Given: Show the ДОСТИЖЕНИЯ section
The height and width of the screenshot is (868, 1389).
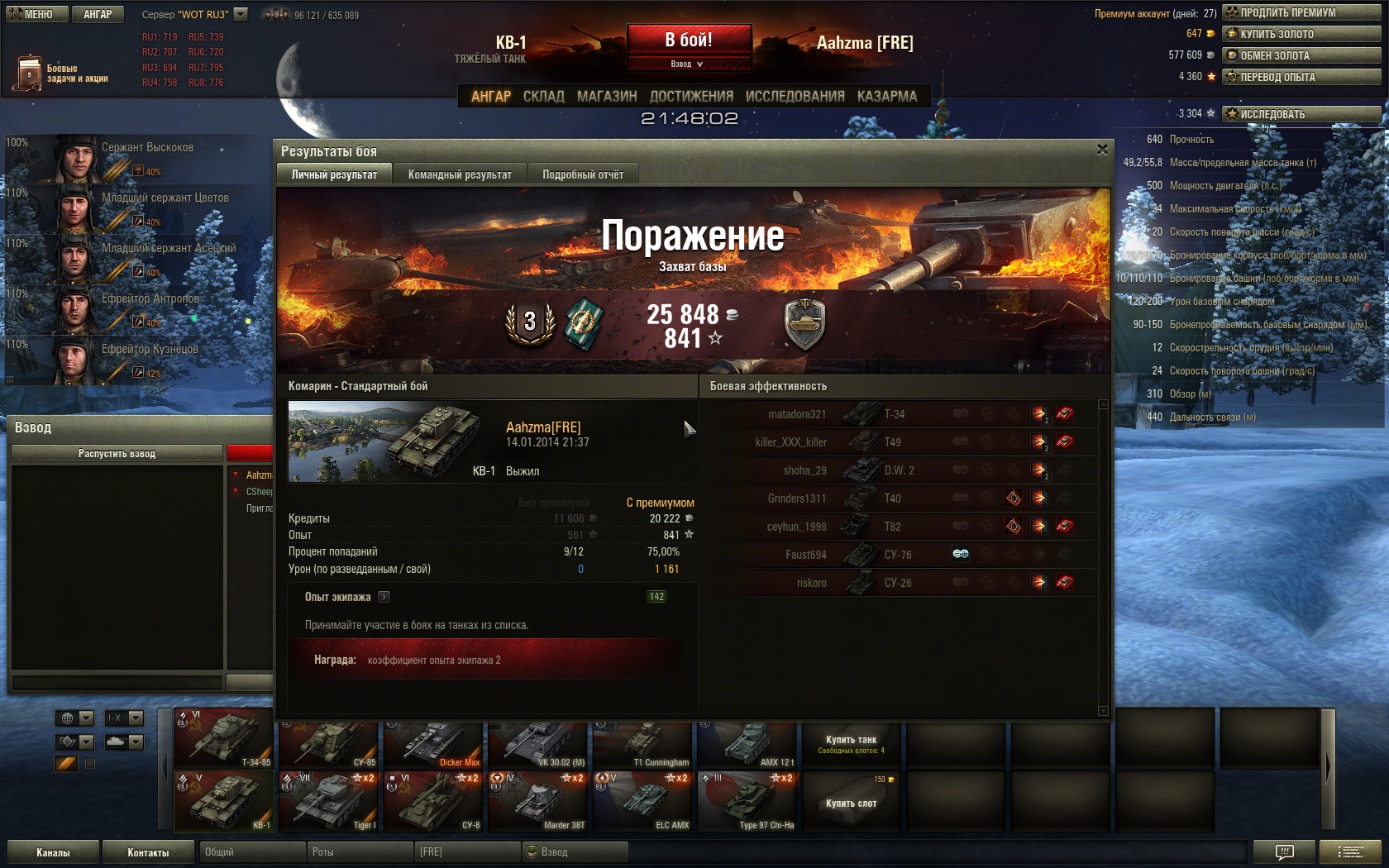Looking at the screenshot, I should [691, 97].
